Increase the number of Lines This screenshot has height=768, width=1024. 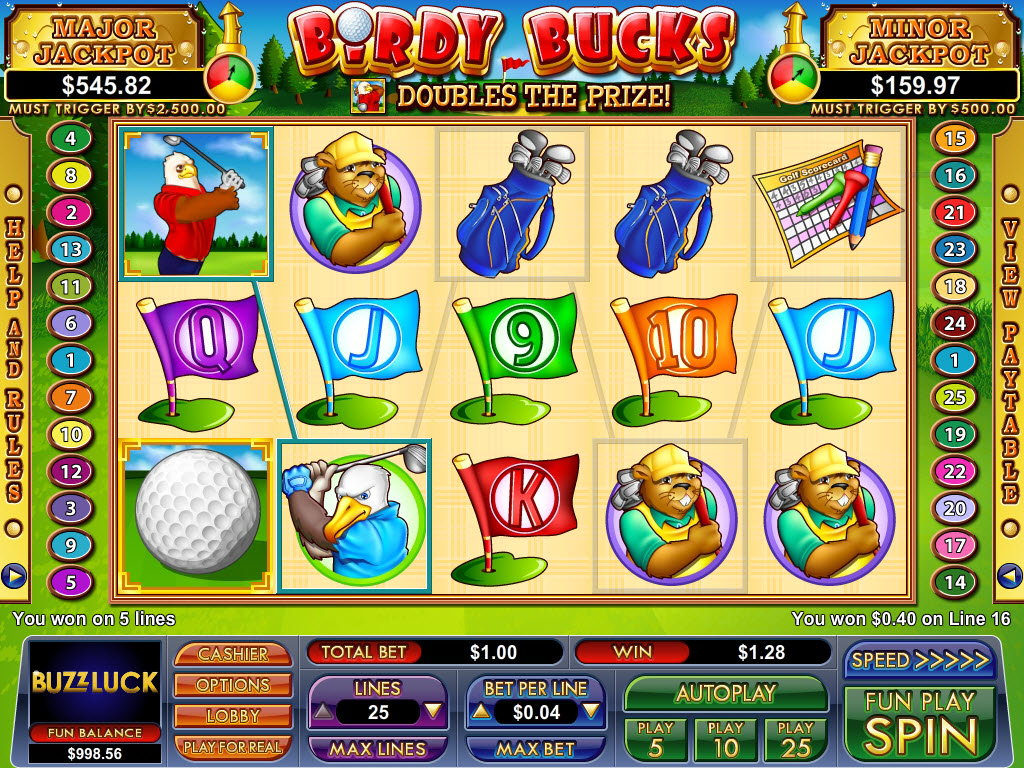(x=325, y=712)
